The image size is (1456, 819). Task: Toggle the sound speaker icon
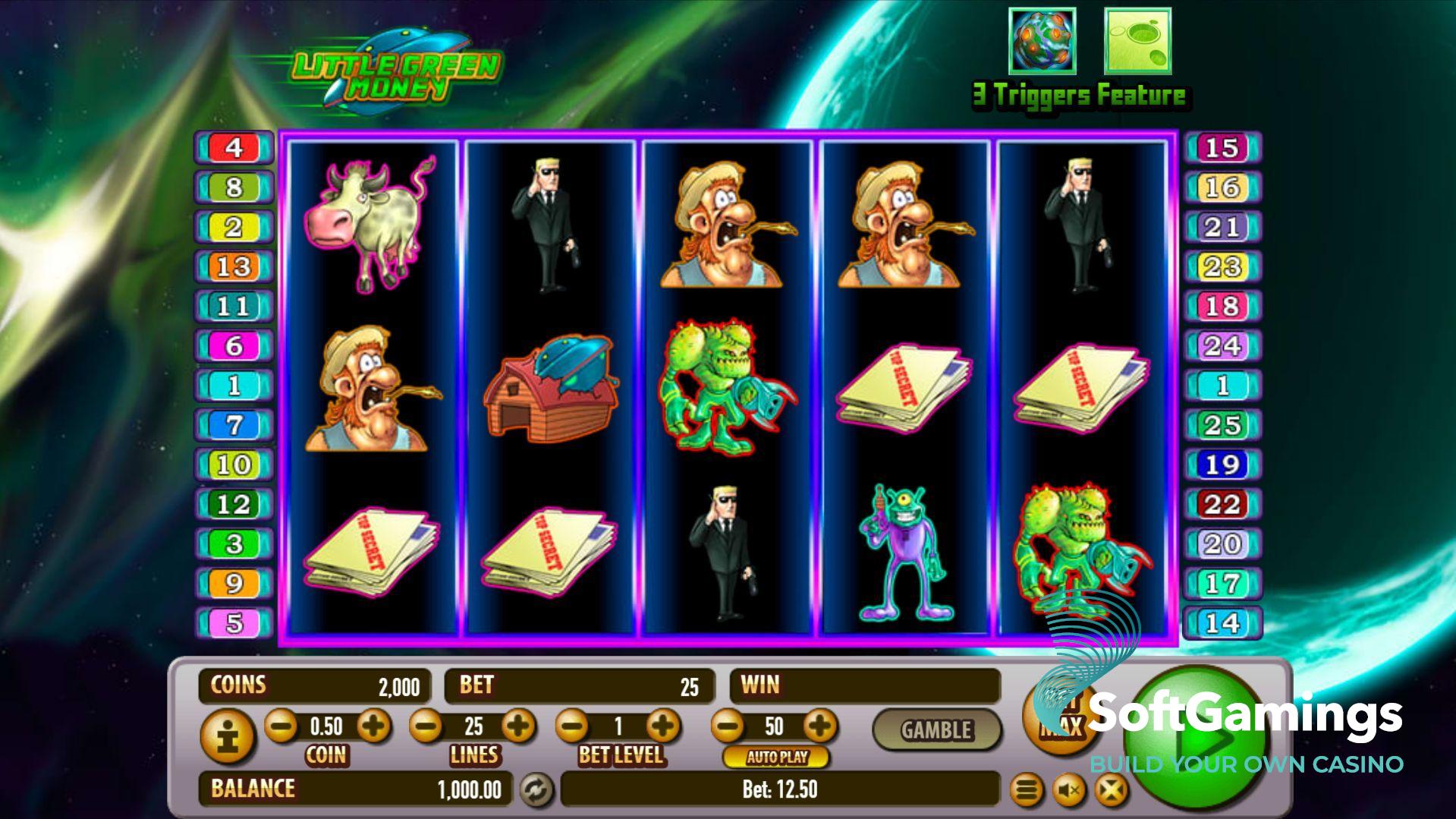point(1069,791)
